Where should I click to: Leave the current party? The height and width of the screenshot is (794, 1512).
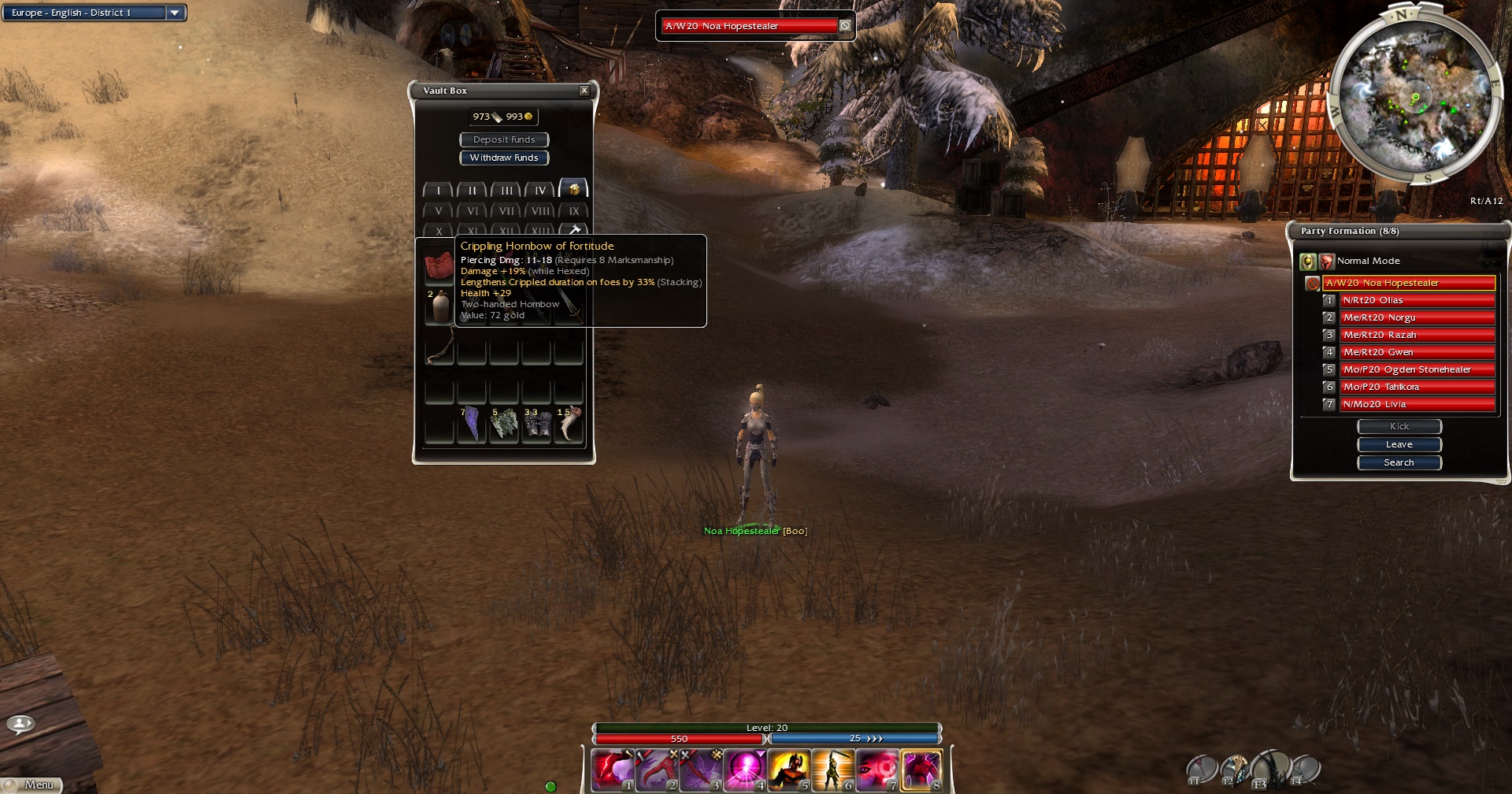click(x=1399, y=444)
